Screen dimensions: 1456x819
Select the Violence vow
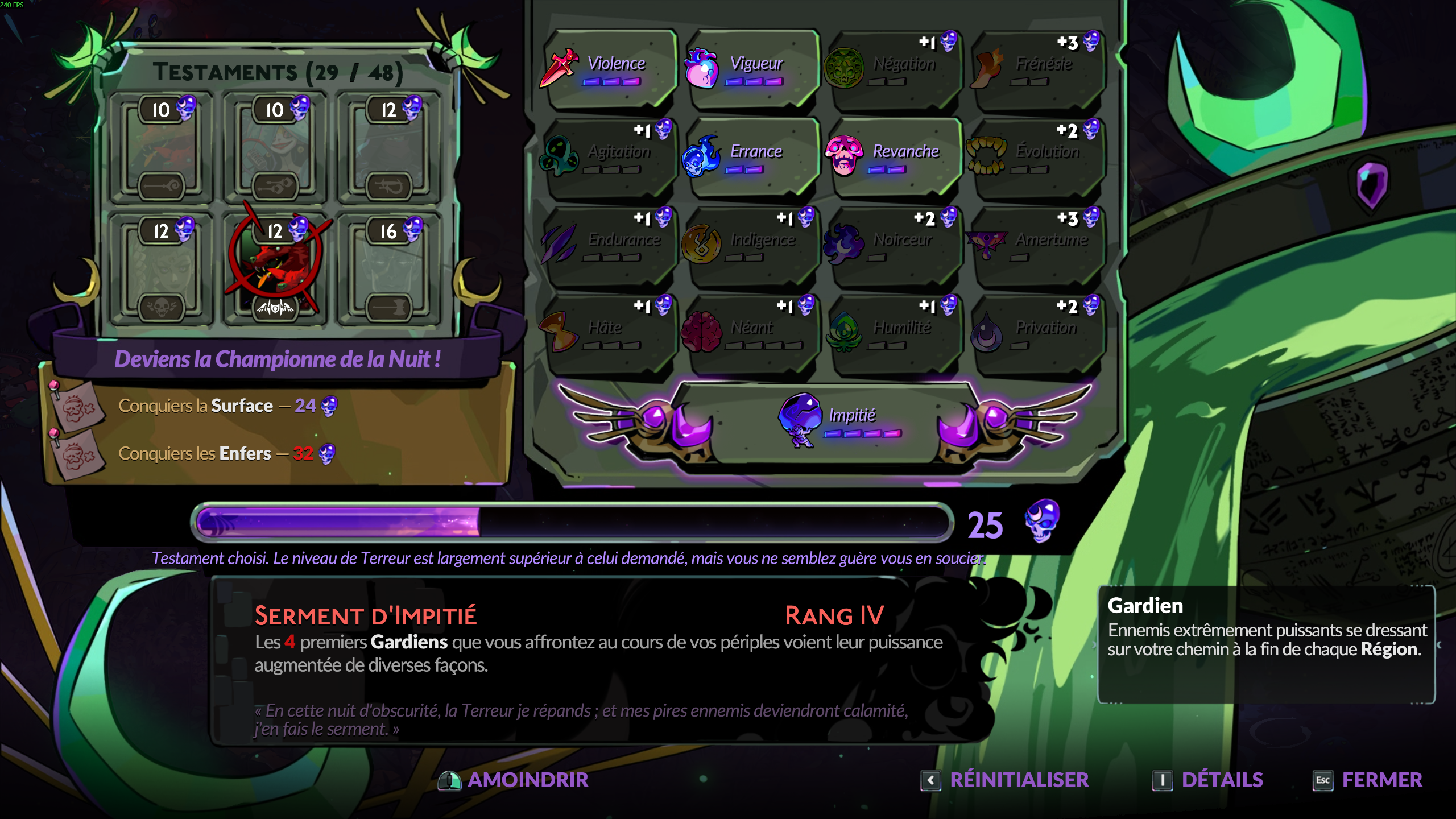click(610, 68)
